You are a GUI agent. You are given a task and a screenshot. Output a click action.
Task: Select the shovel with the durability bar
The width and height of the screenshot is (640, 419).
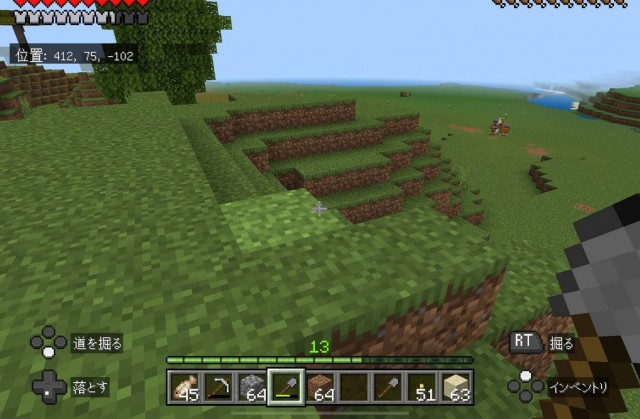click(x=287, y=386)
